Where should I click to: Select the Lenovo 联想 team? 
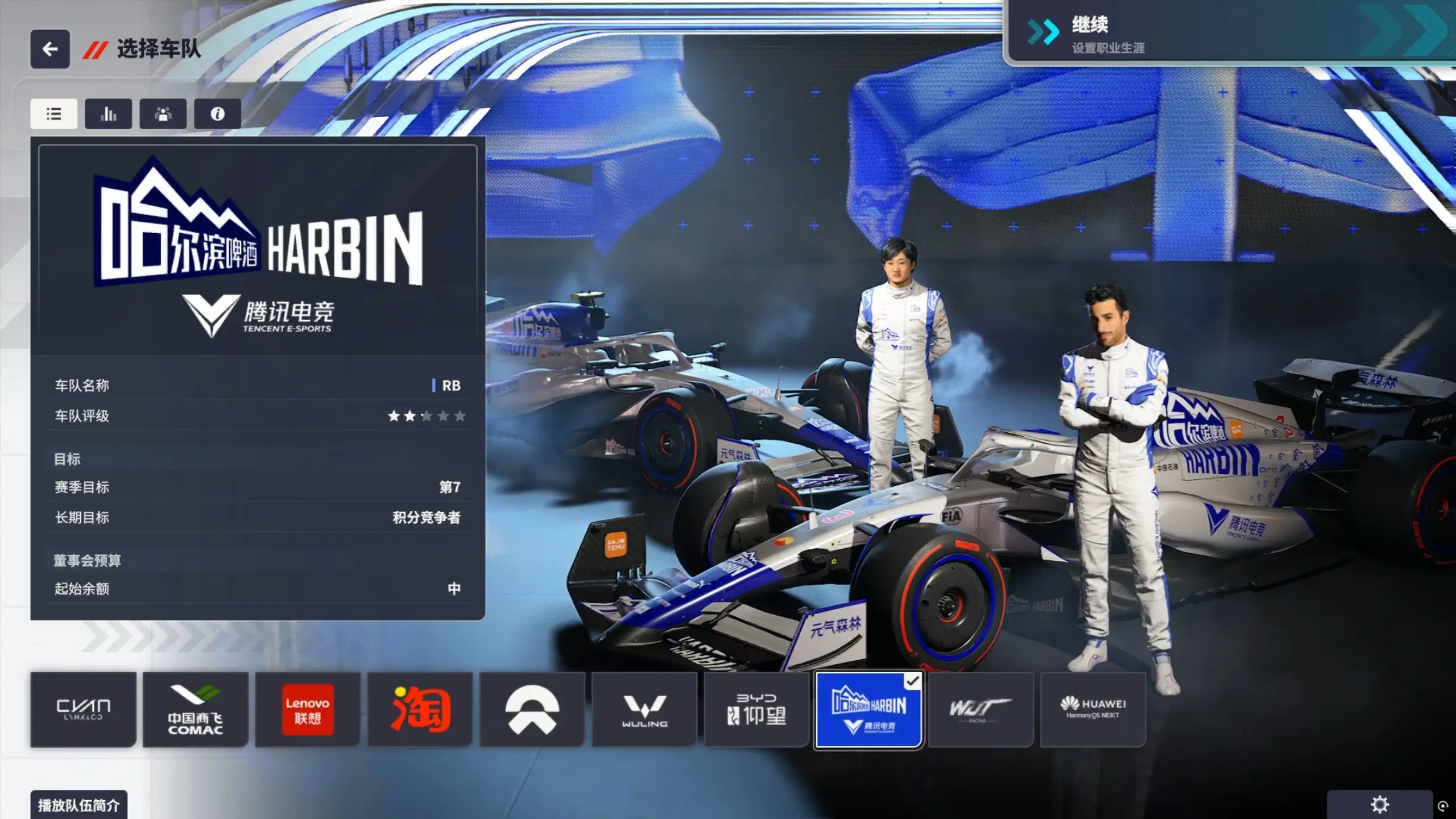coord(307,709)
